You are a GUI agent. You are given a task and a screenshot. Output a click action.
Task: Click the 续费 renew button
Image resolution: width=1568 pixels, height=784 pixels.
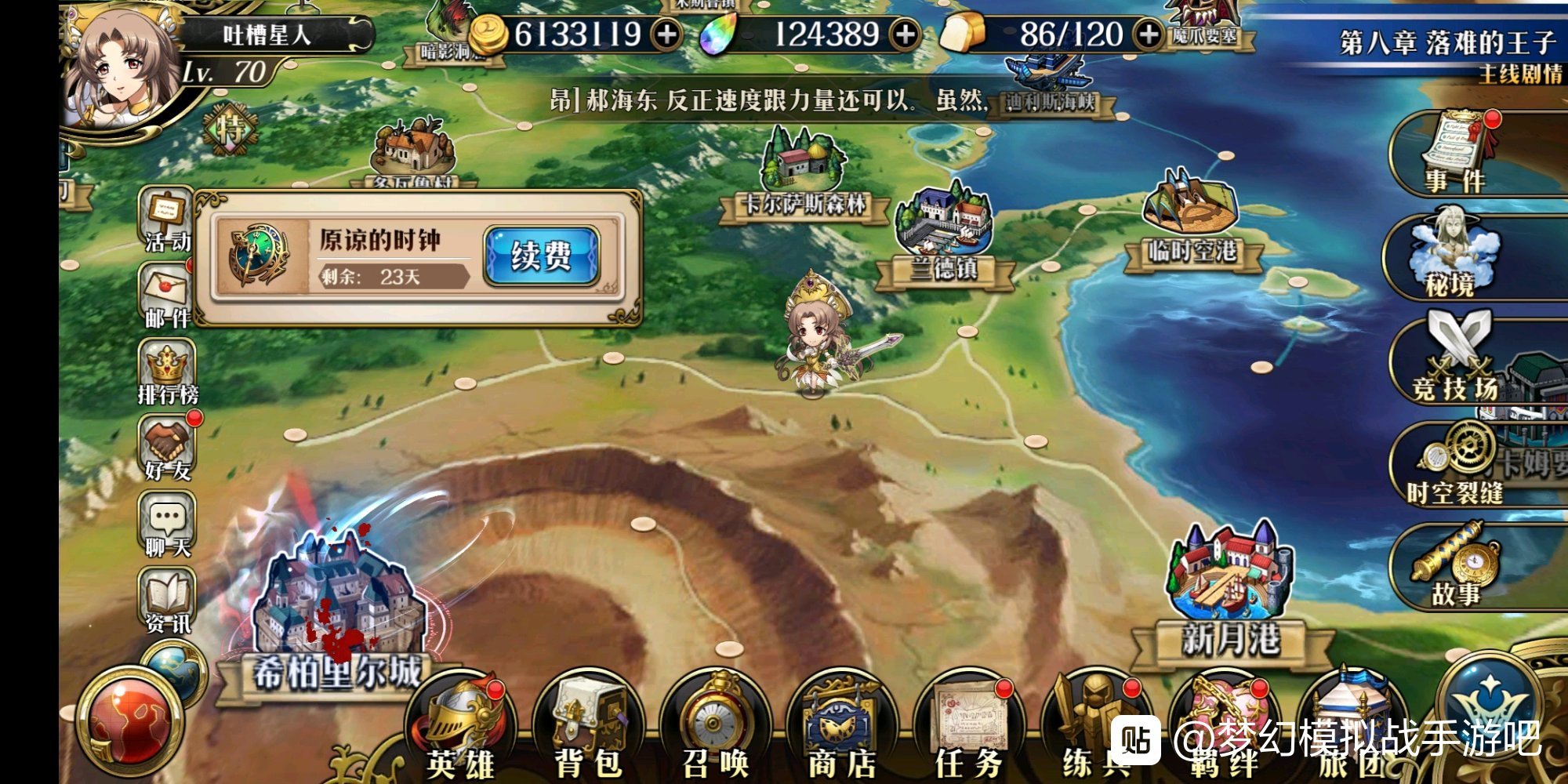(x=541, y=256)
